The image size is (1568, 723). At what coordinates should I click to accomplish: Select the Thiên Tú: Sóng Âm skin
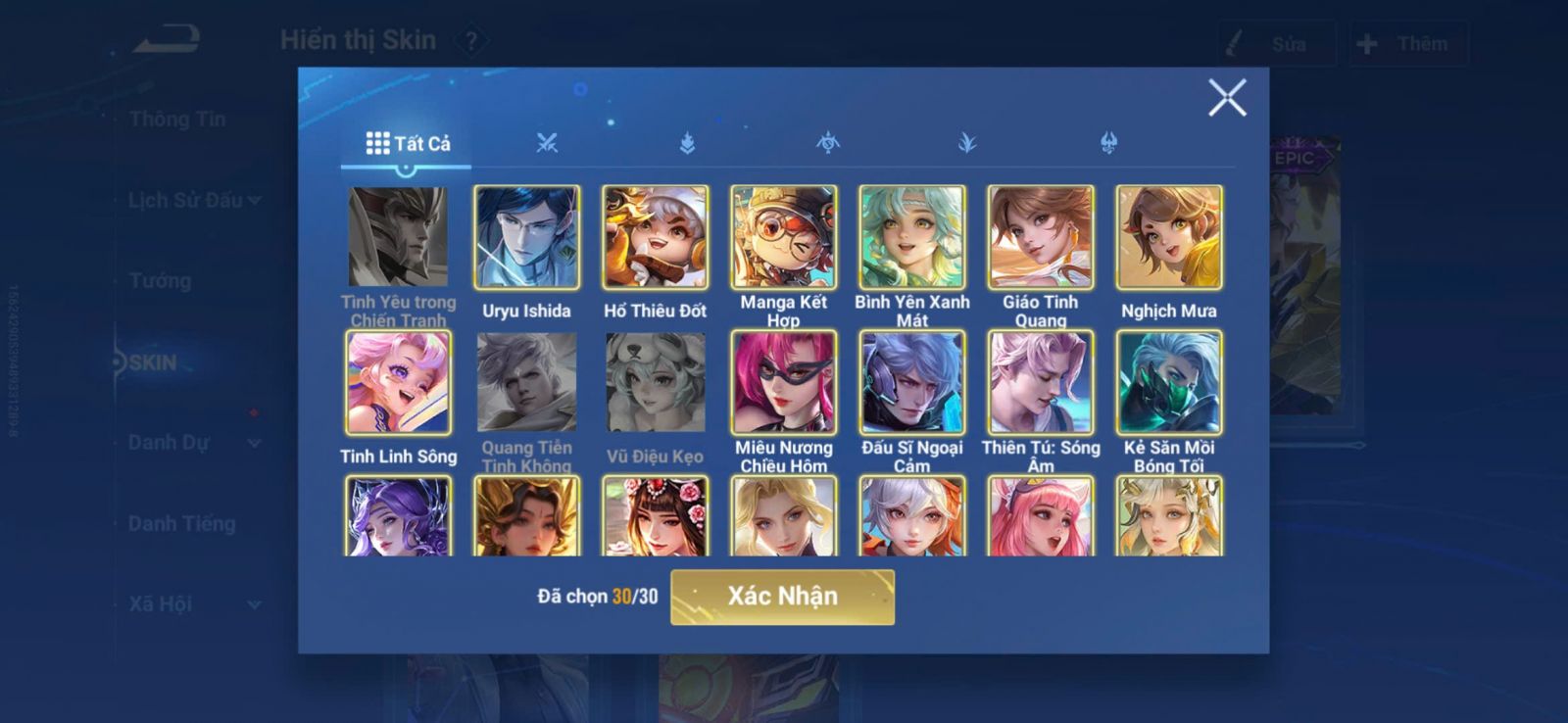(1040, 382)
